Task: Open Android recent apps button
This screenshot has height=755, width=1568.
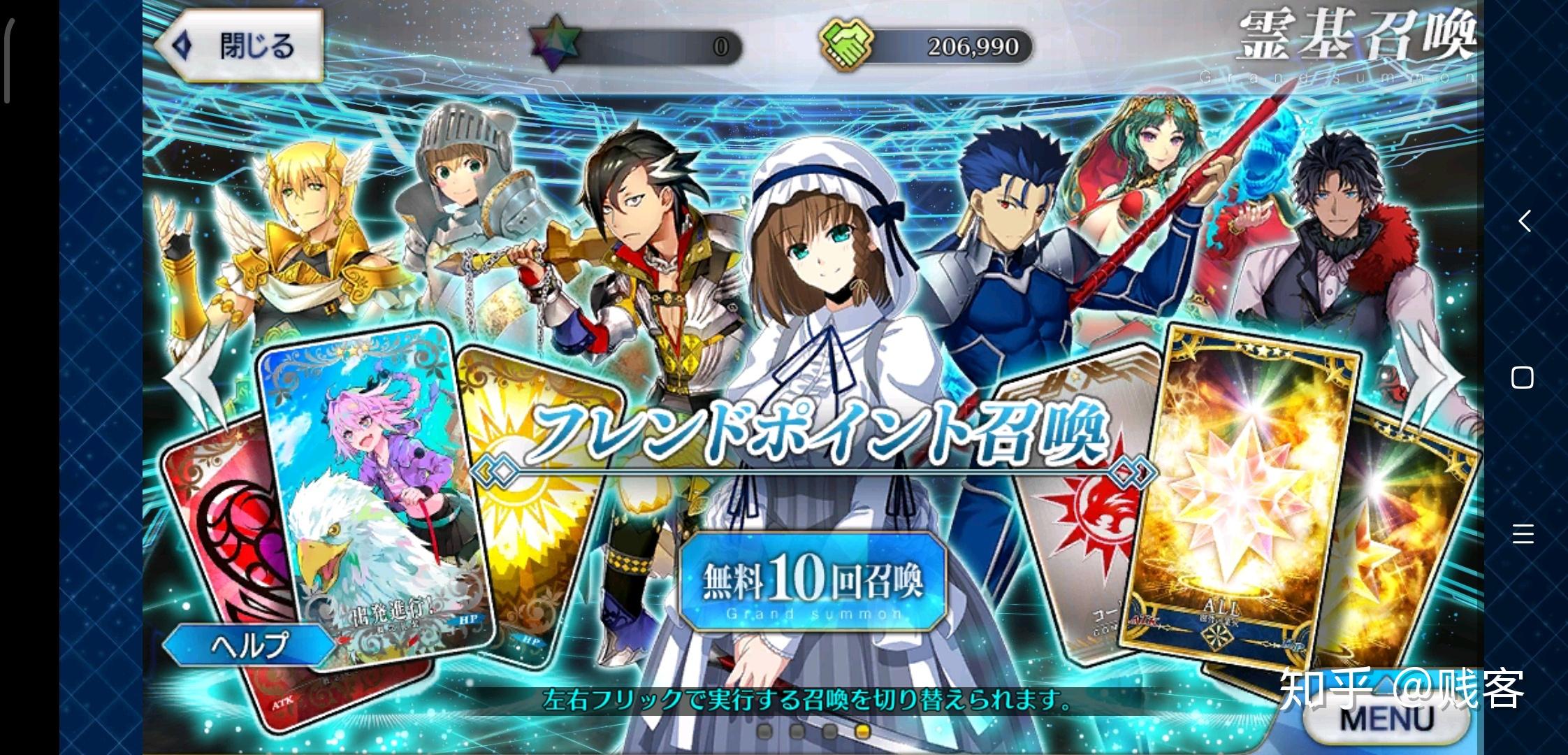Action: point(1523,534)
